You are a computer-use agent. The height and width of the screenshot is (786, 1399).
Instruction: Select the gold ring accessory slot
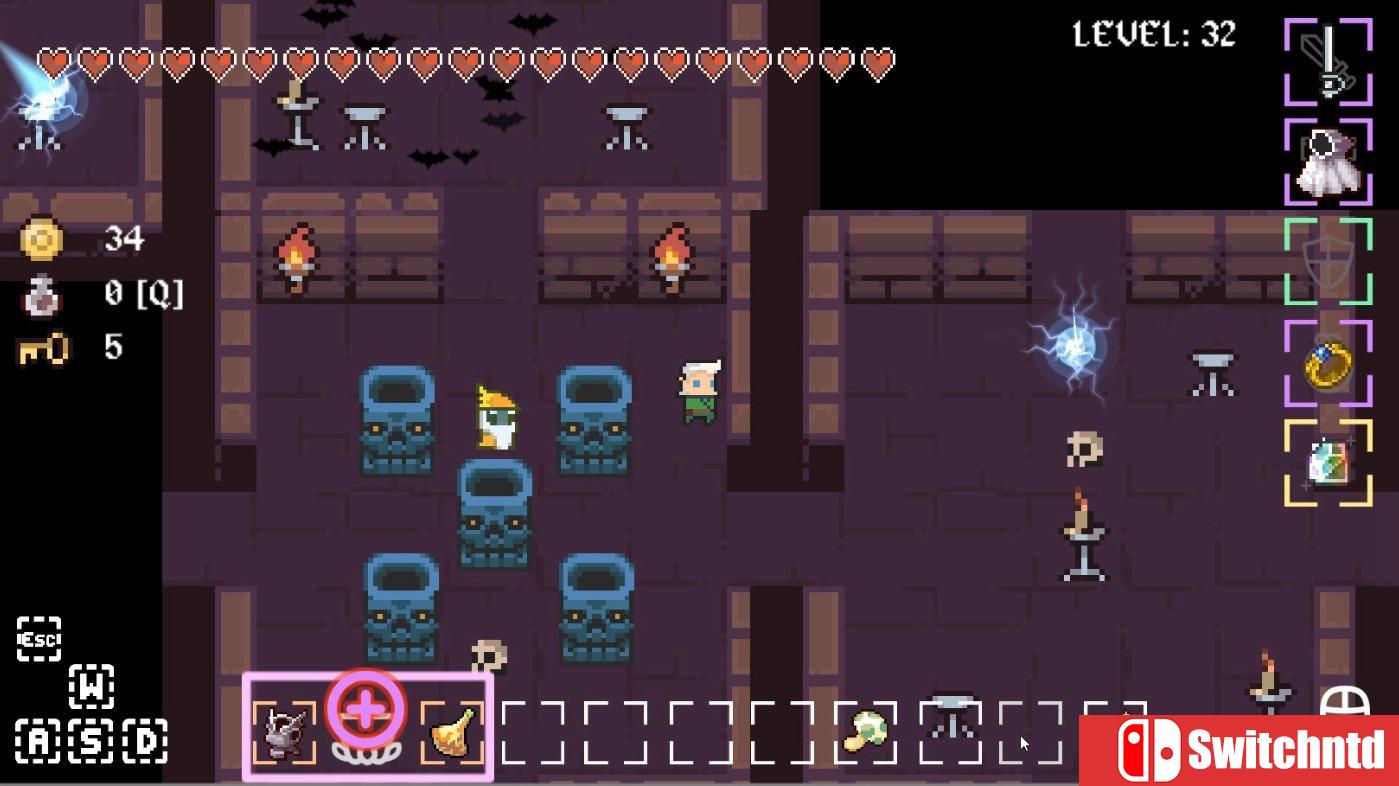pyautogui.click(x=1327, y=363)
